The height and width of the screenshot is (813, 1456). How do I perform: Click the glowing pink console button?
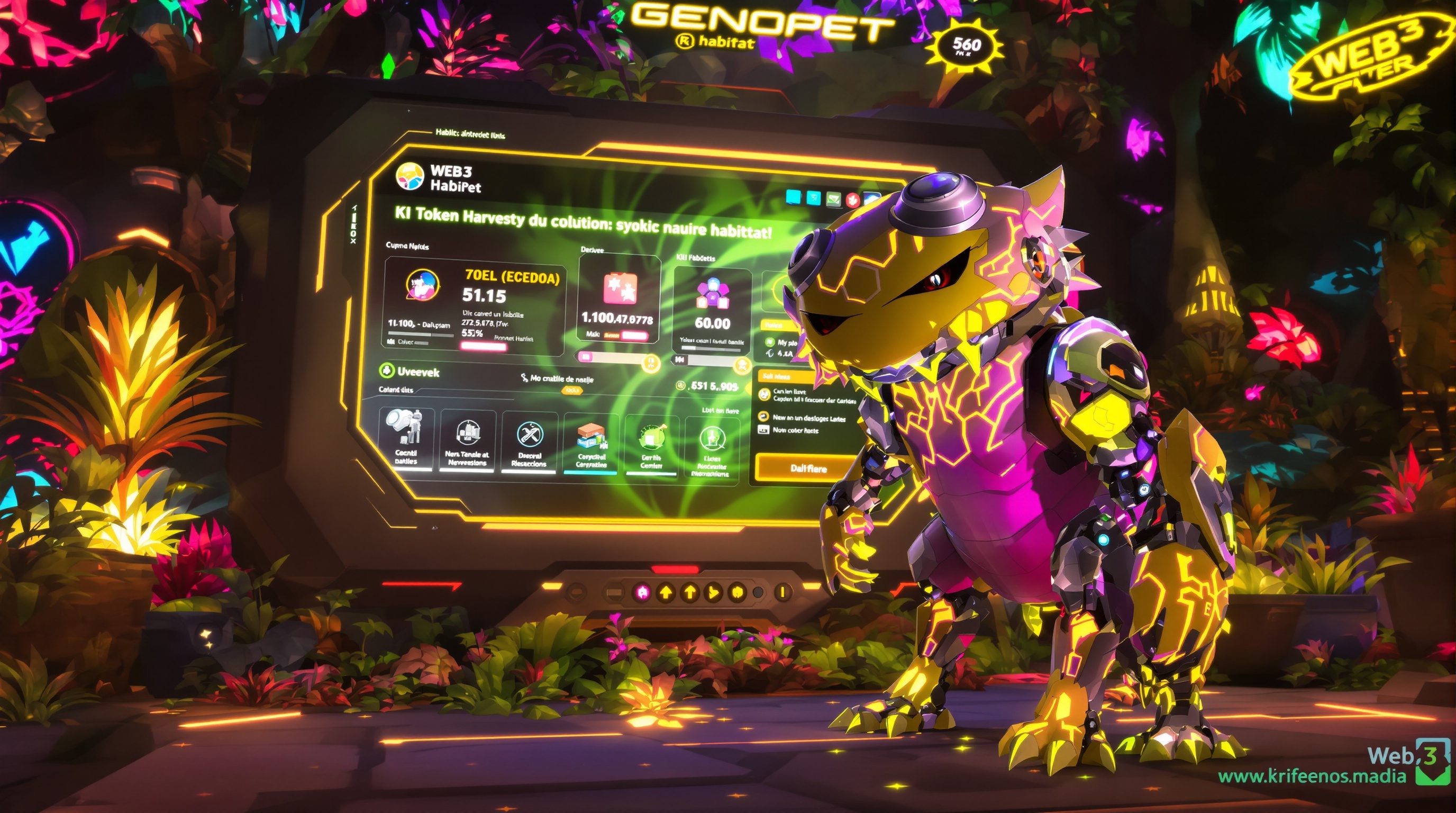(x=642, y=592)
